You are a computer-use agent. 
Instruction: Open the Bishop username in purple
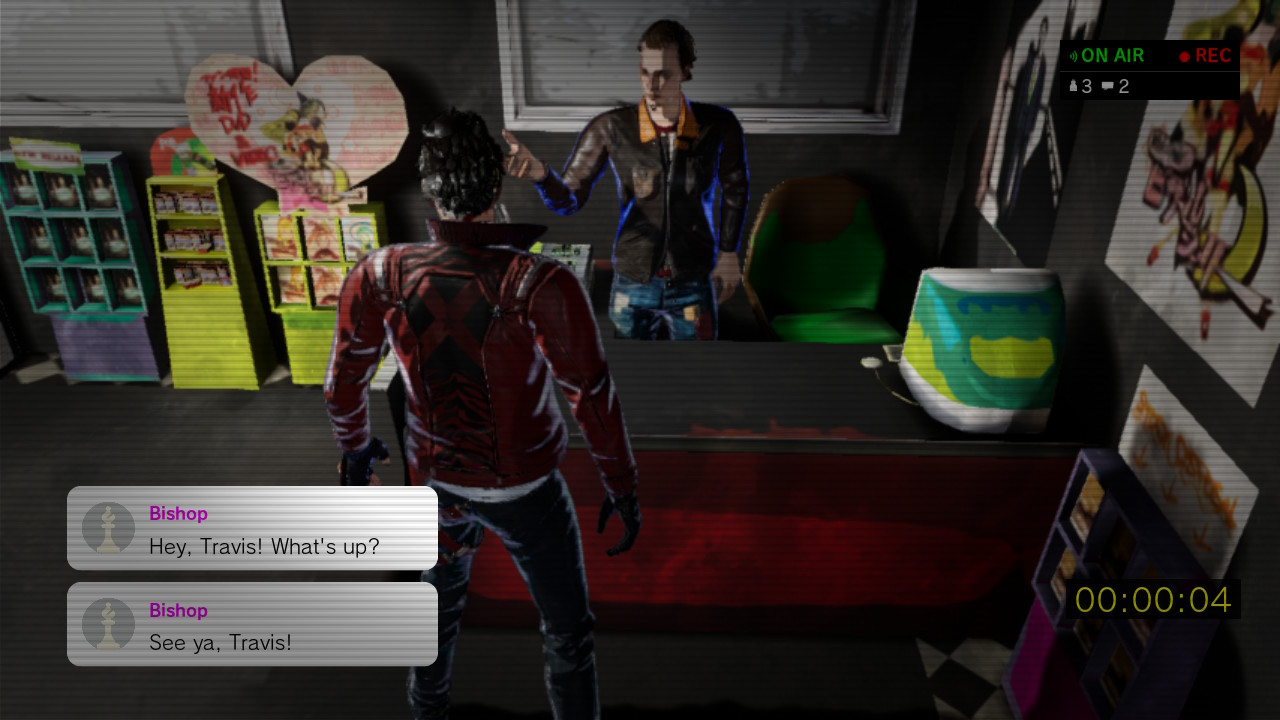pyautogui.click(x=178, y=513)
